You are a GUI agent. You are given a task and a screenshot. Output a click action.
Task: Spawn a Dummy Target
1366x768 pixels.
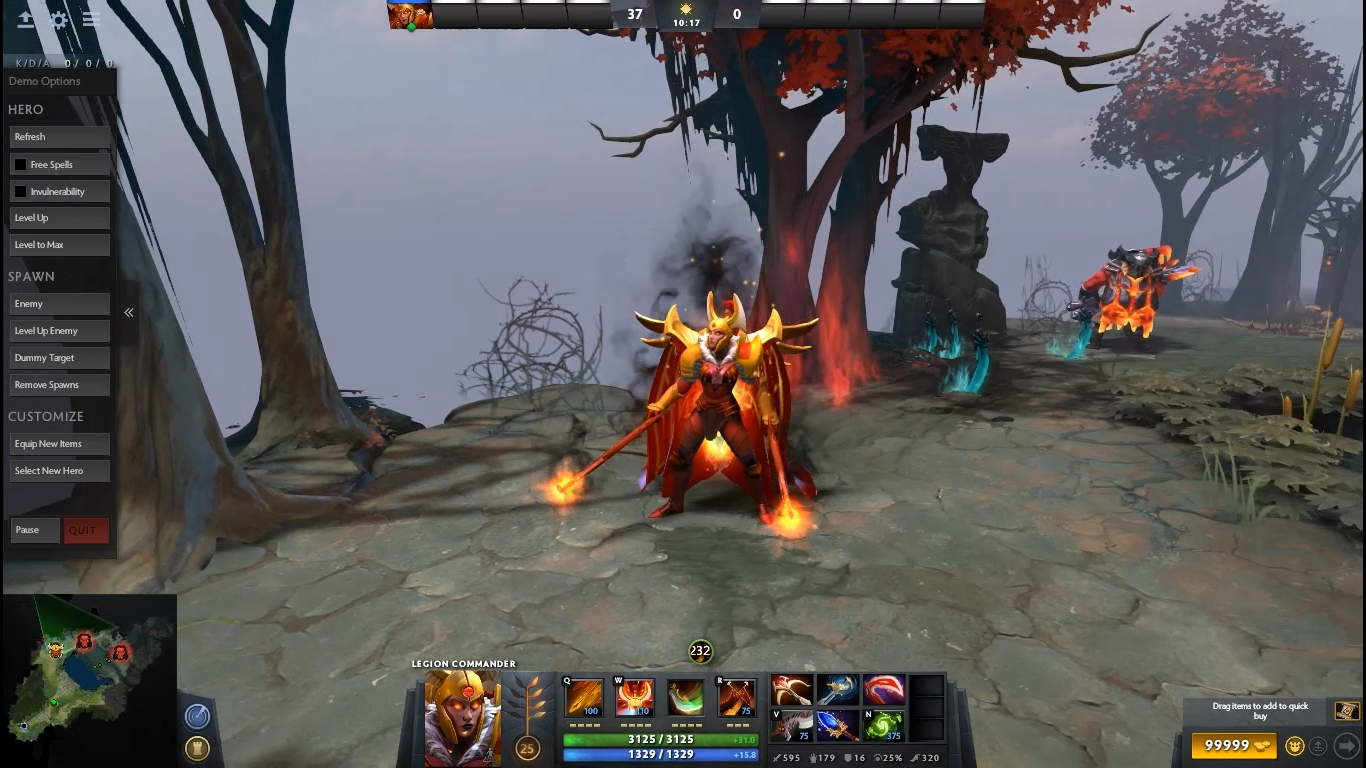coord(59,358)
